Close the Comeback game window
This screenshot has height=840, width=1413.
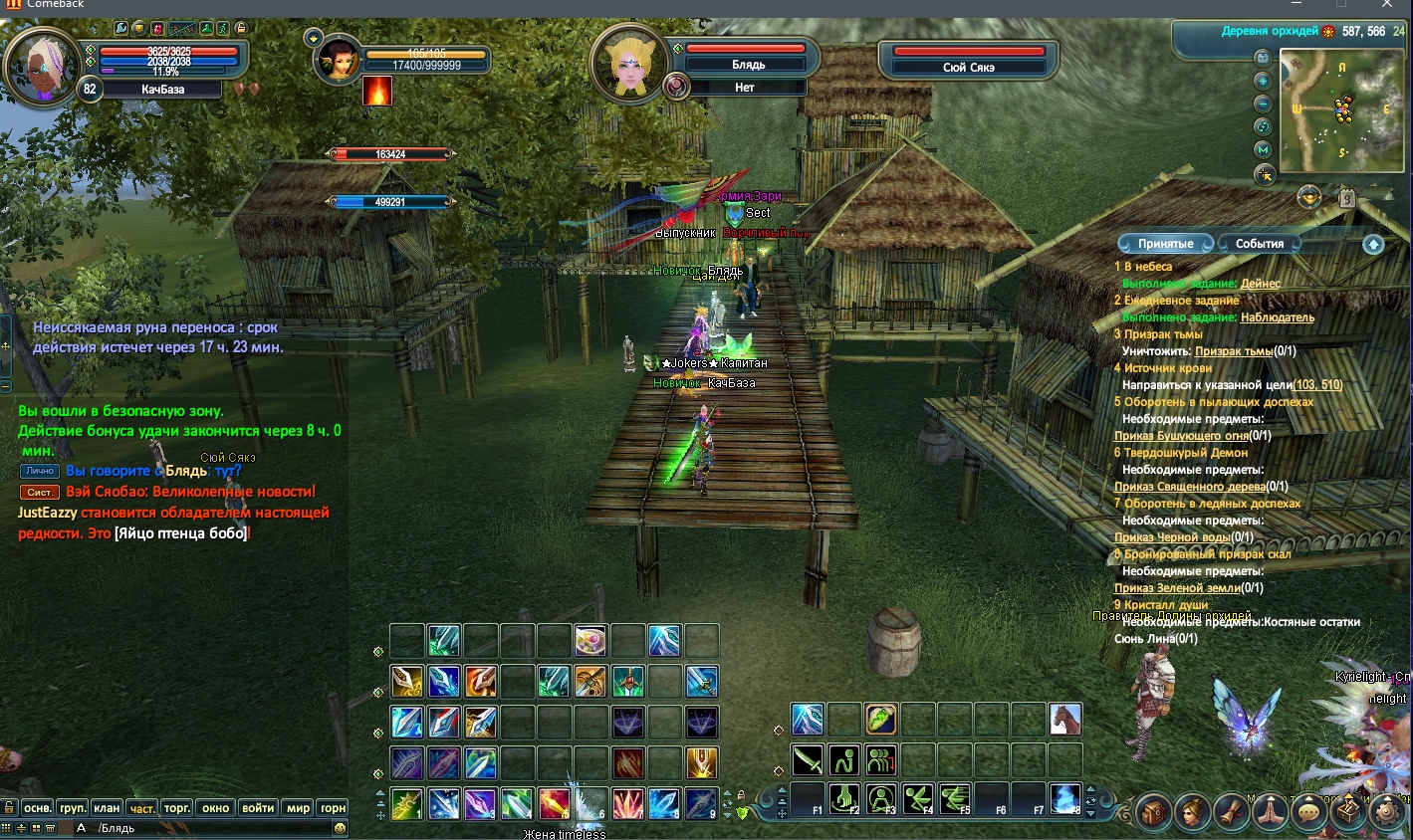(1387, 5)
